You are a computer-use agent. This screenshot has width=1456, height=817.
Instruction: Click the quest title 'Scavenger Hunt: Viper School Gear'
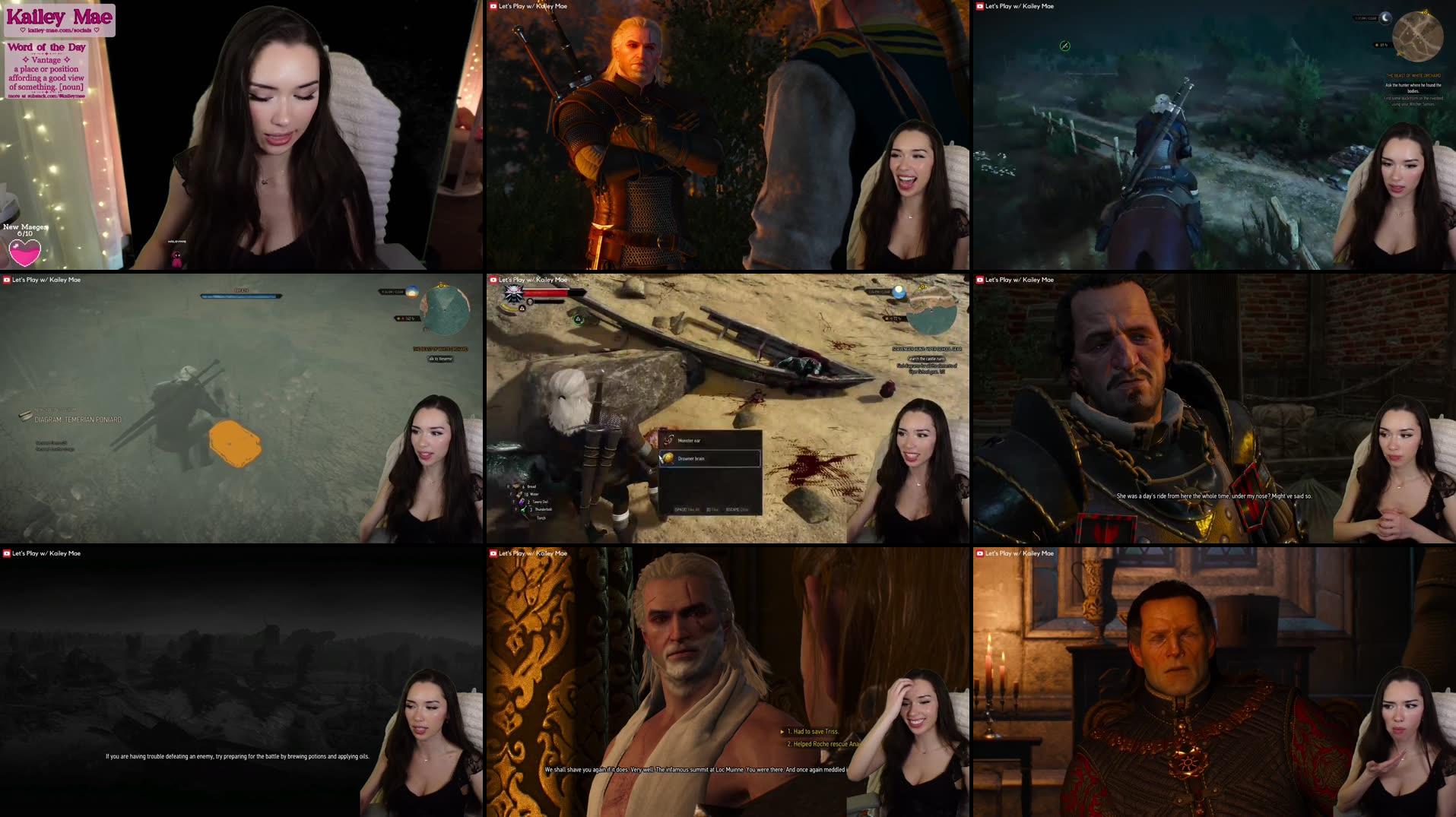tap(926, 349)
